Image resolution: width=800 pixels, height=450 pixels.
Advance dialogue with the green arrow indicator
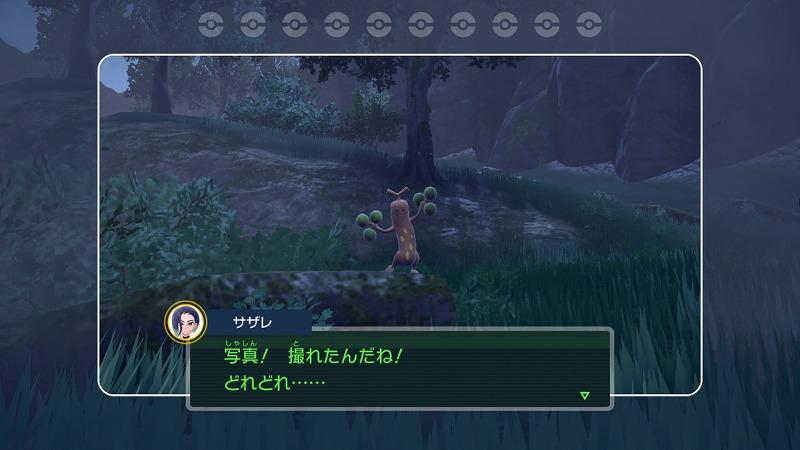(x=585, y=396)
